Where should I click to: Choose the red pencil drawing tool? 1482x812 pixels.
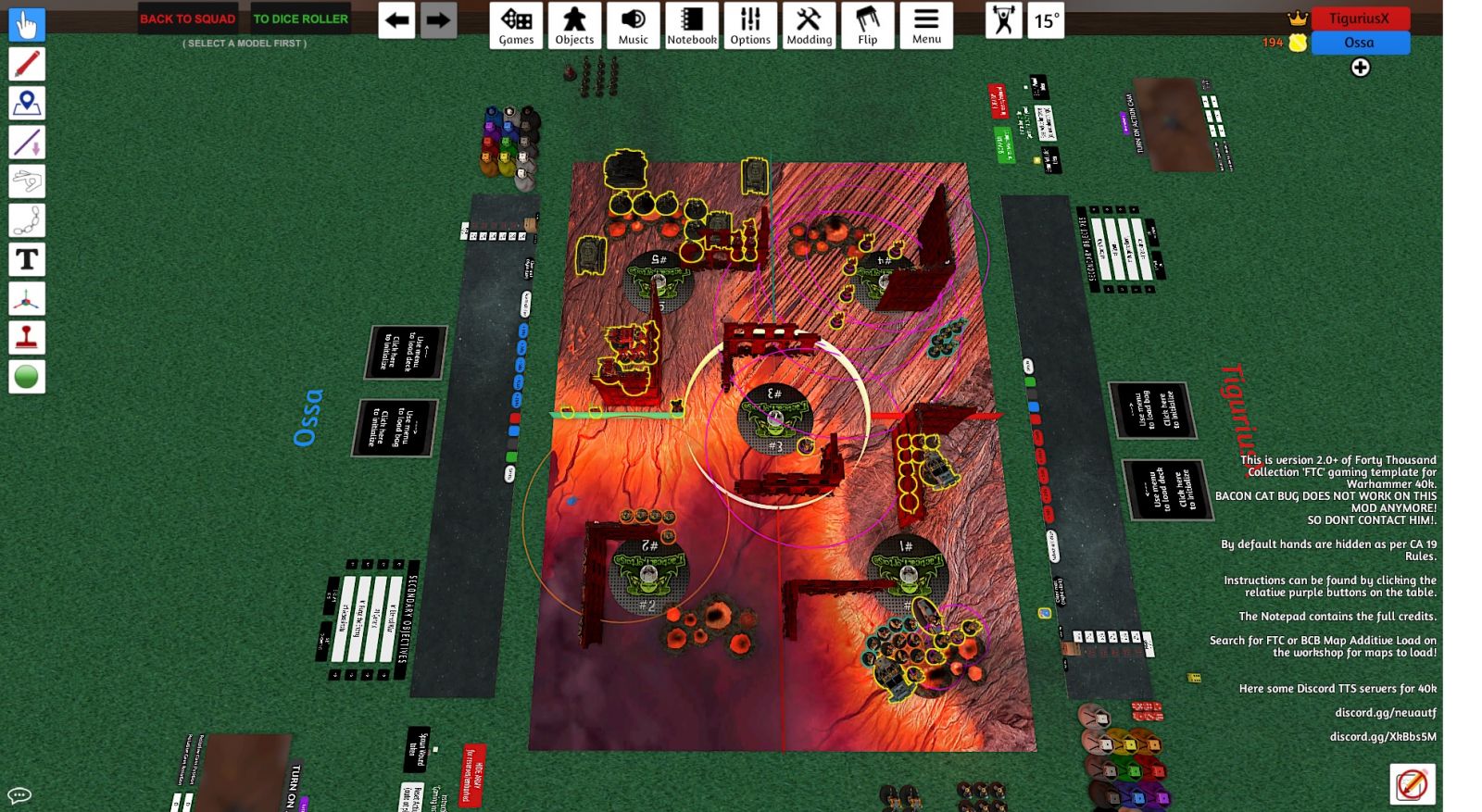point(27,64)
